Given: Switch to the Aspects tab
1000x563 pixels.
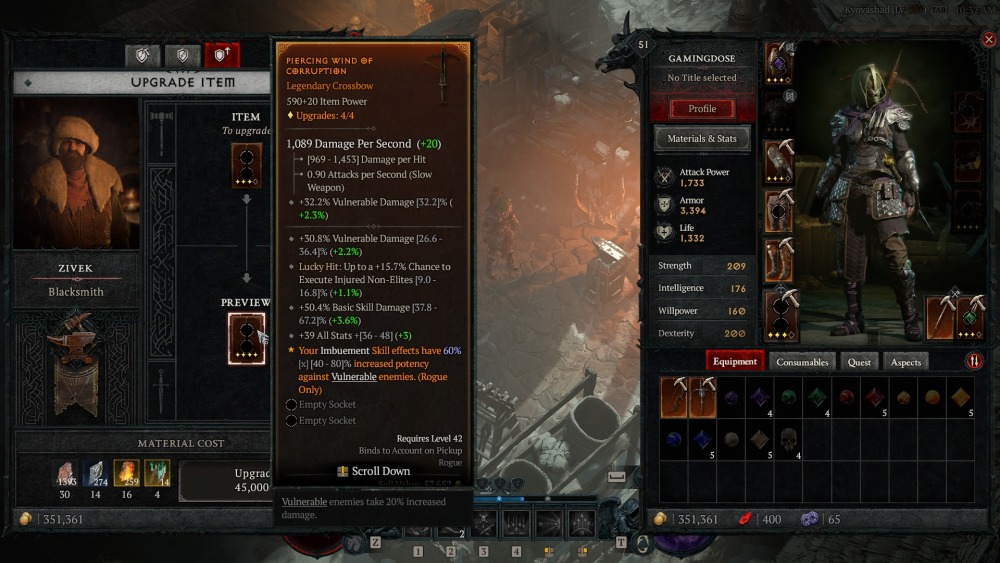Looking at the screenshot, I should click(906, 362).
